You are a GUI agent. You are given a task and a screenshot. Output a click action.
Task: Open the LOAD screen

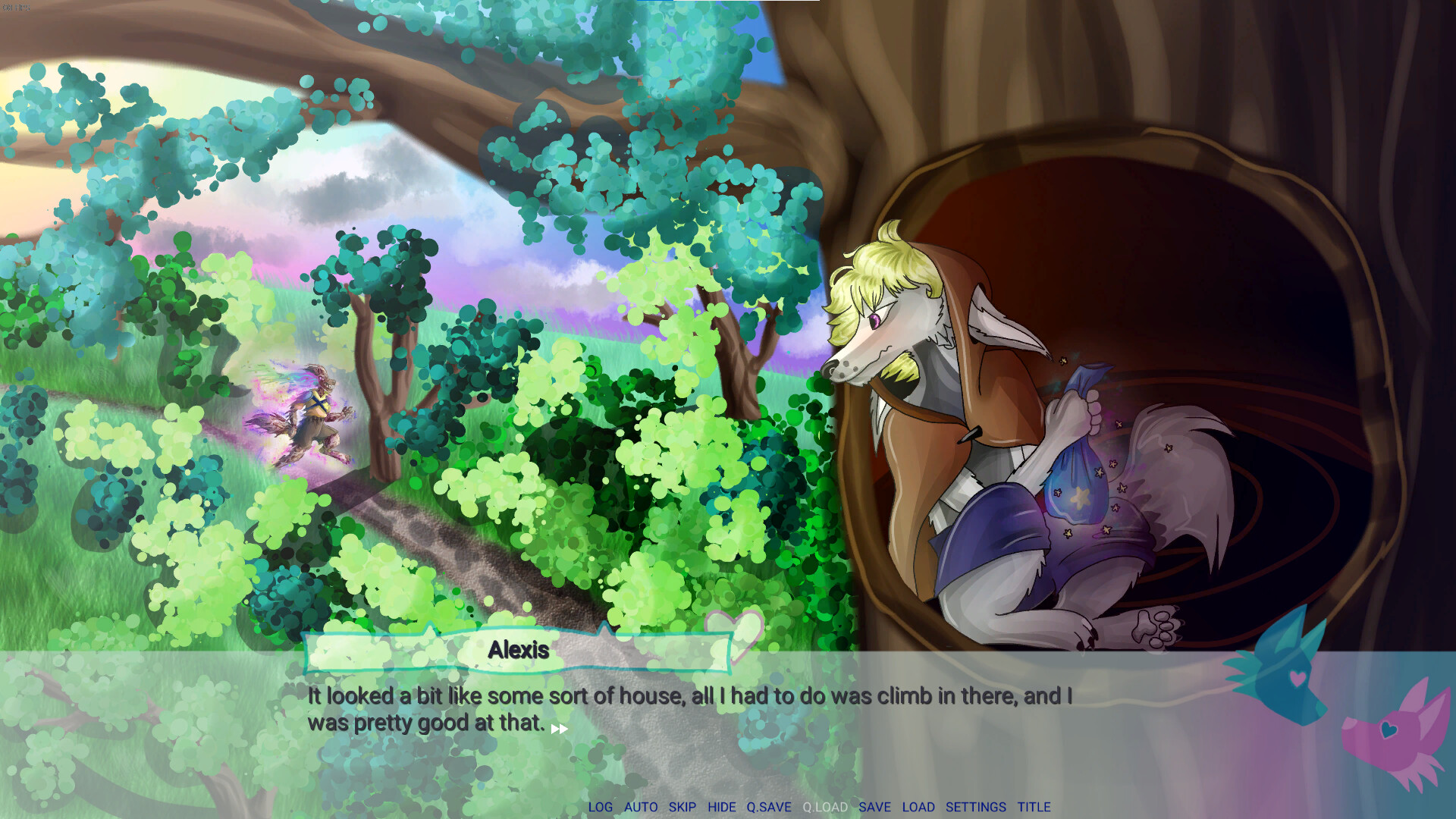pyautogui.click(x=920, y=808)
